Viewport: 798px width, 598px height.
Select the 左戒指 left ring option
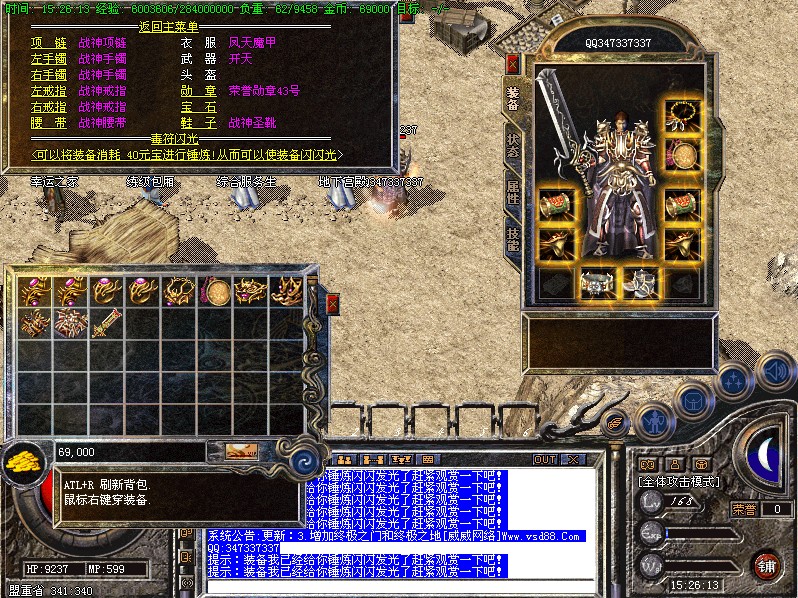click(x=47, y=91)
